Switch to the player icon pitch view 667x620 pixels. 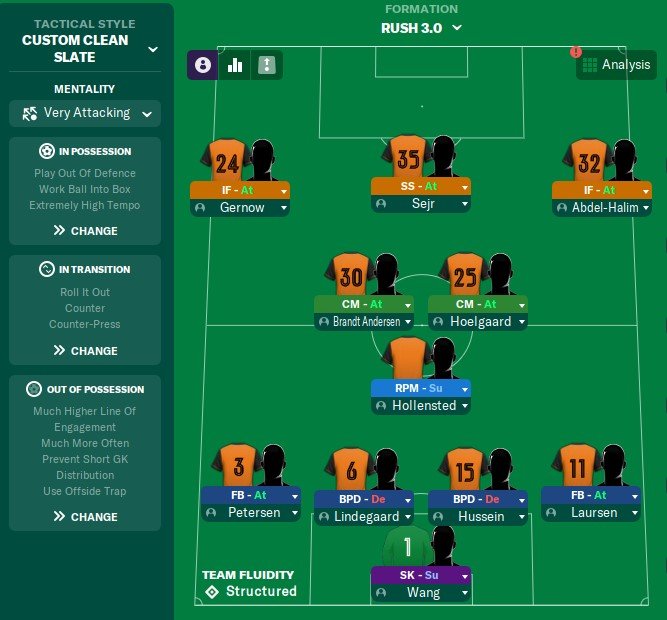coord(203,65)
